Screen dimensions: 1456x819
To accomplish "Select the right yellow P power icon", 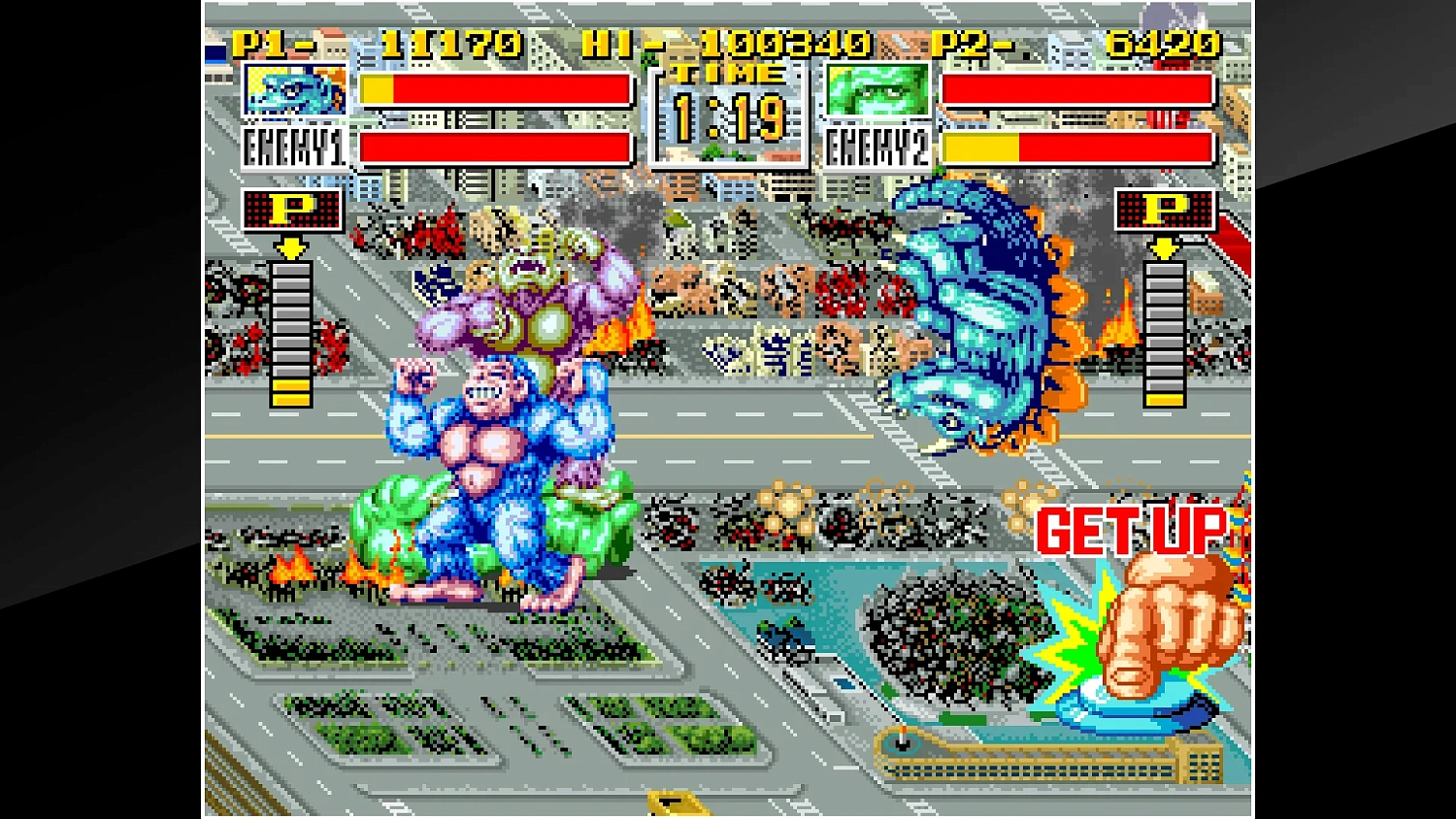I will coord(1167,209).
